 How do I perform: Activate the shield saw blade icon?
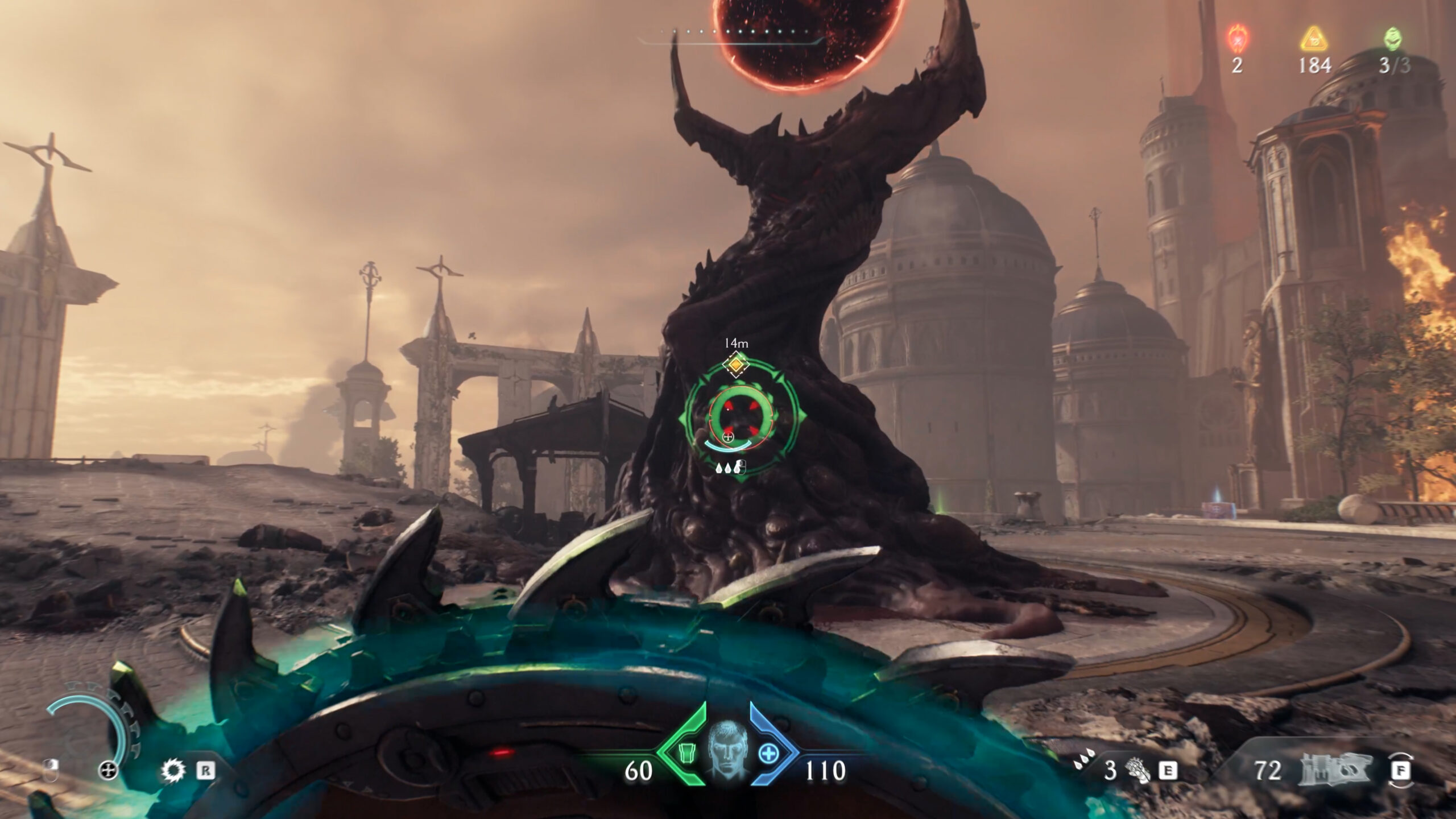point(173,771)
